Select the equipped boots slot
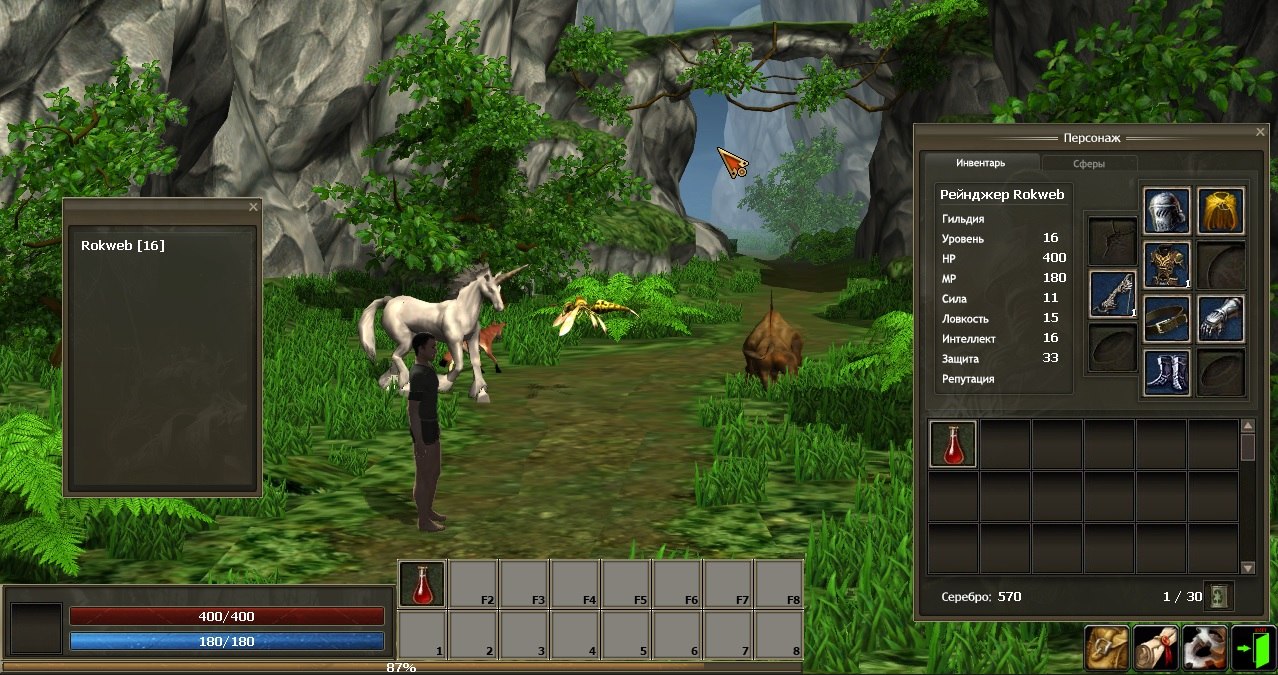Viewport: 1278px width, 675px height. click(1167, 373)
